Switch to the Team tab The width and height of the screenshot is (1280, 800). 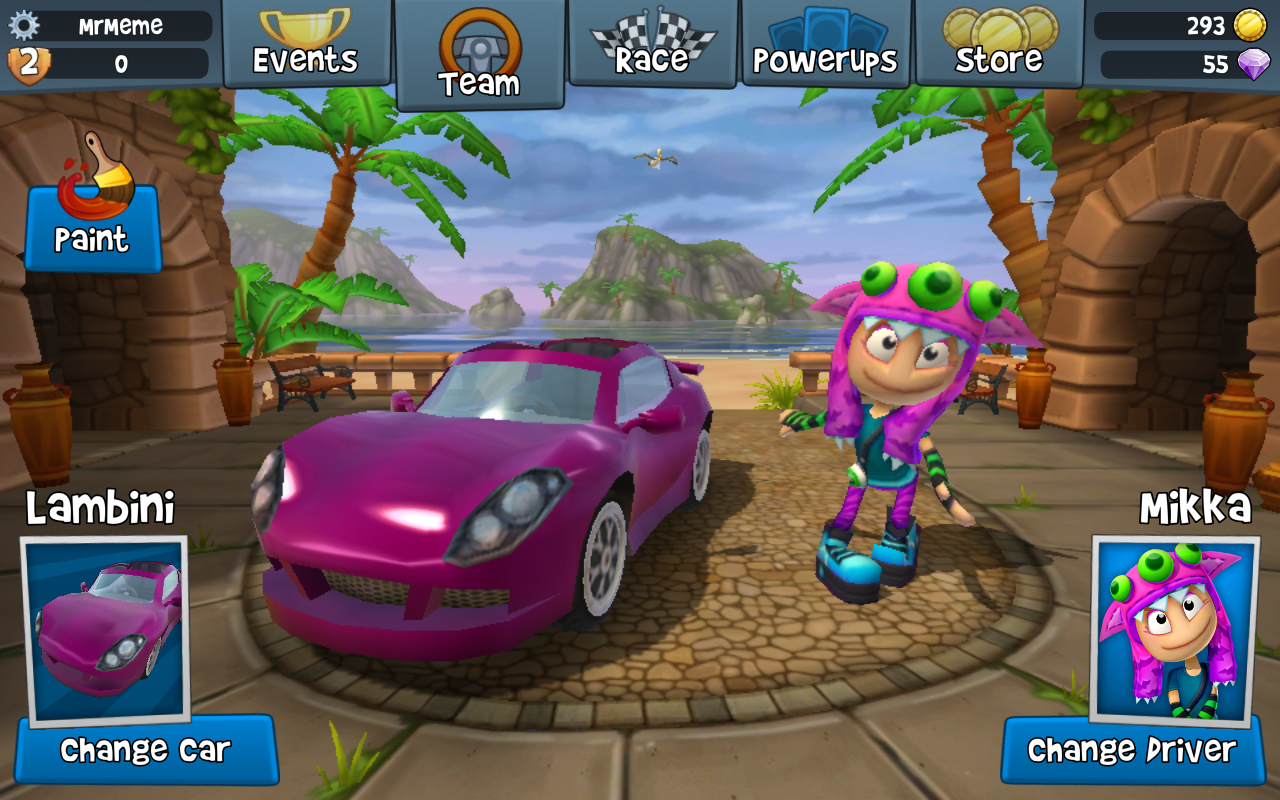pos(479,56)
